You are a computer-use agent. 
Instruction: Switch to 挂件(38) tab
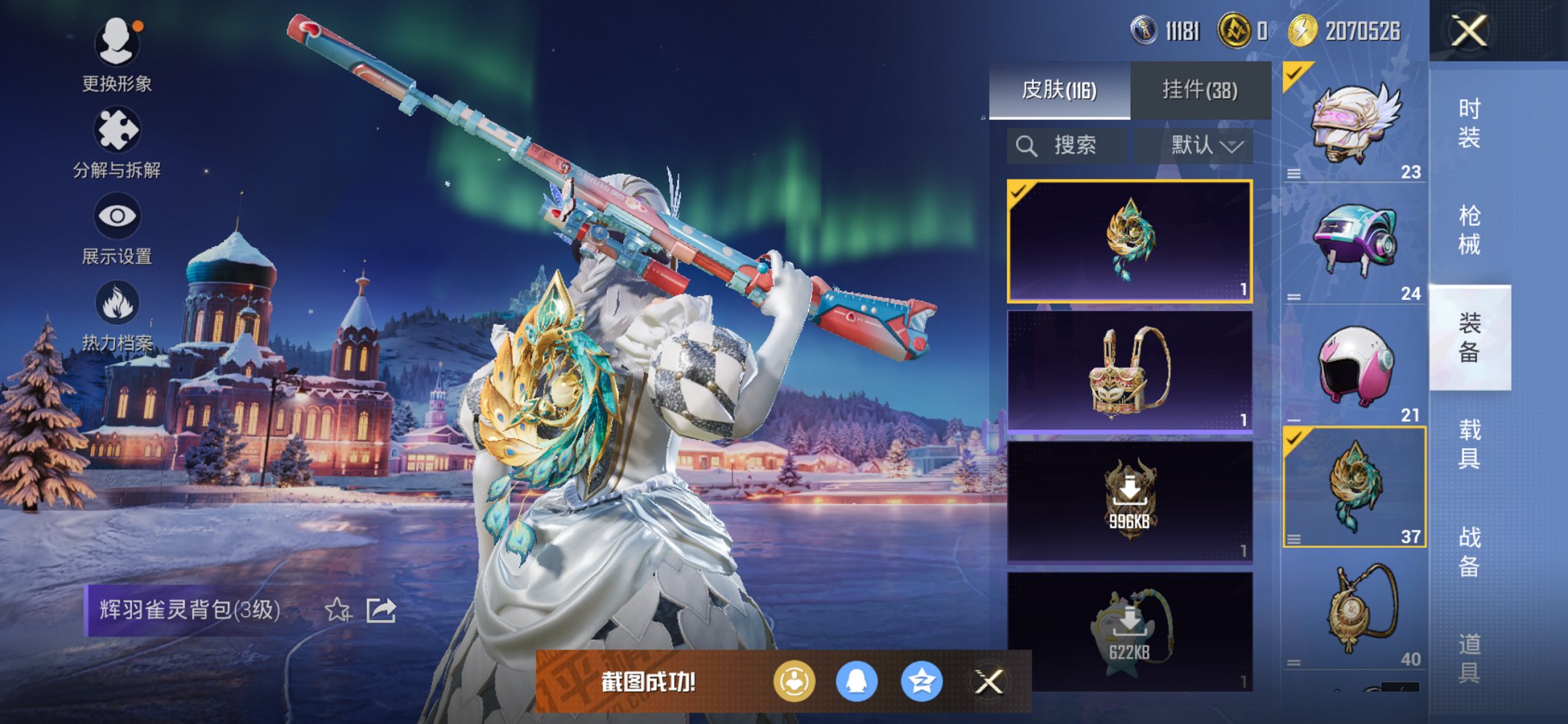pyautogui.click(x=1200, y=90)
